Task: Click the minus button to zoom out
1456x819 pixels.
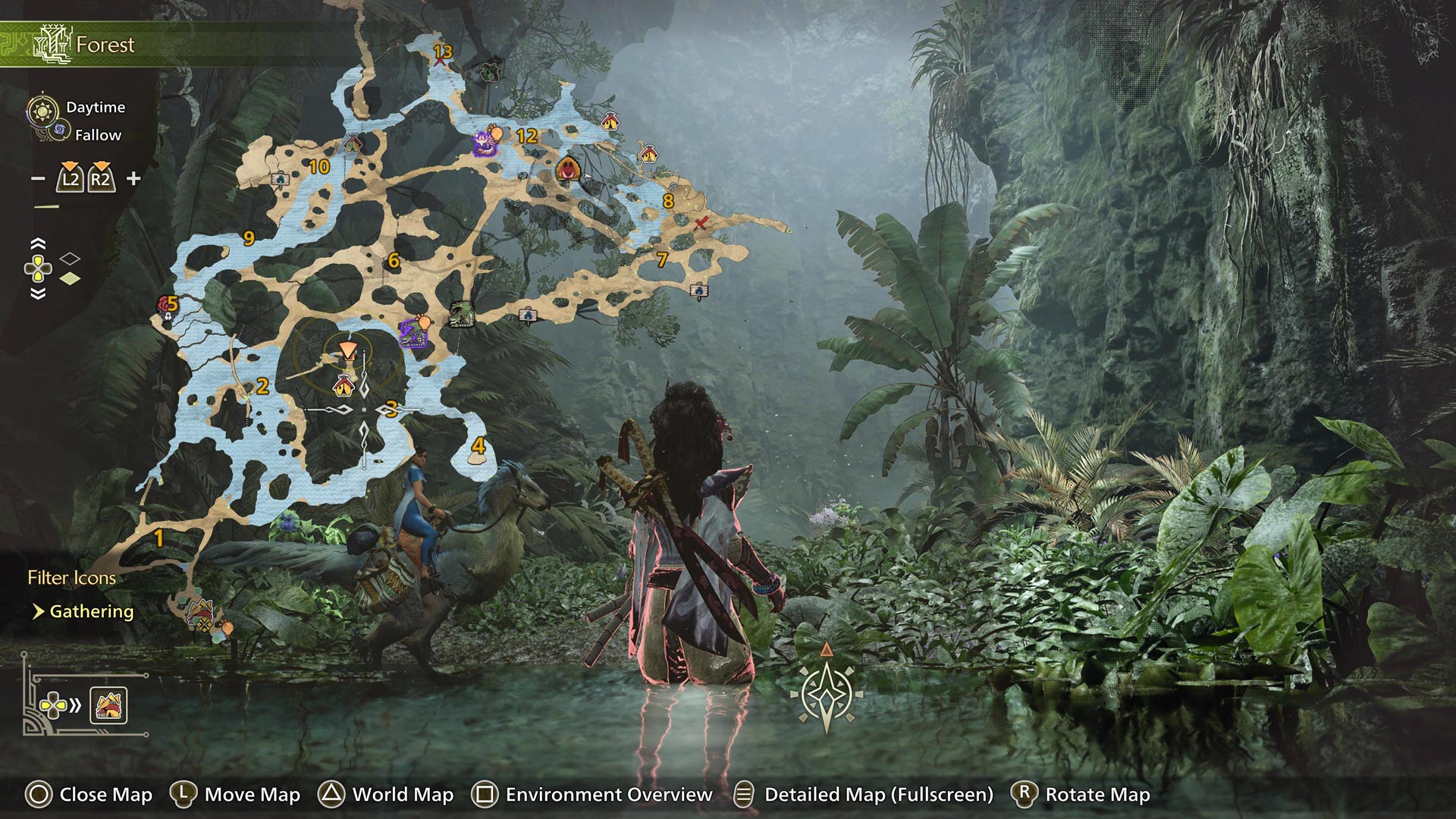Action: click(36, 177)
